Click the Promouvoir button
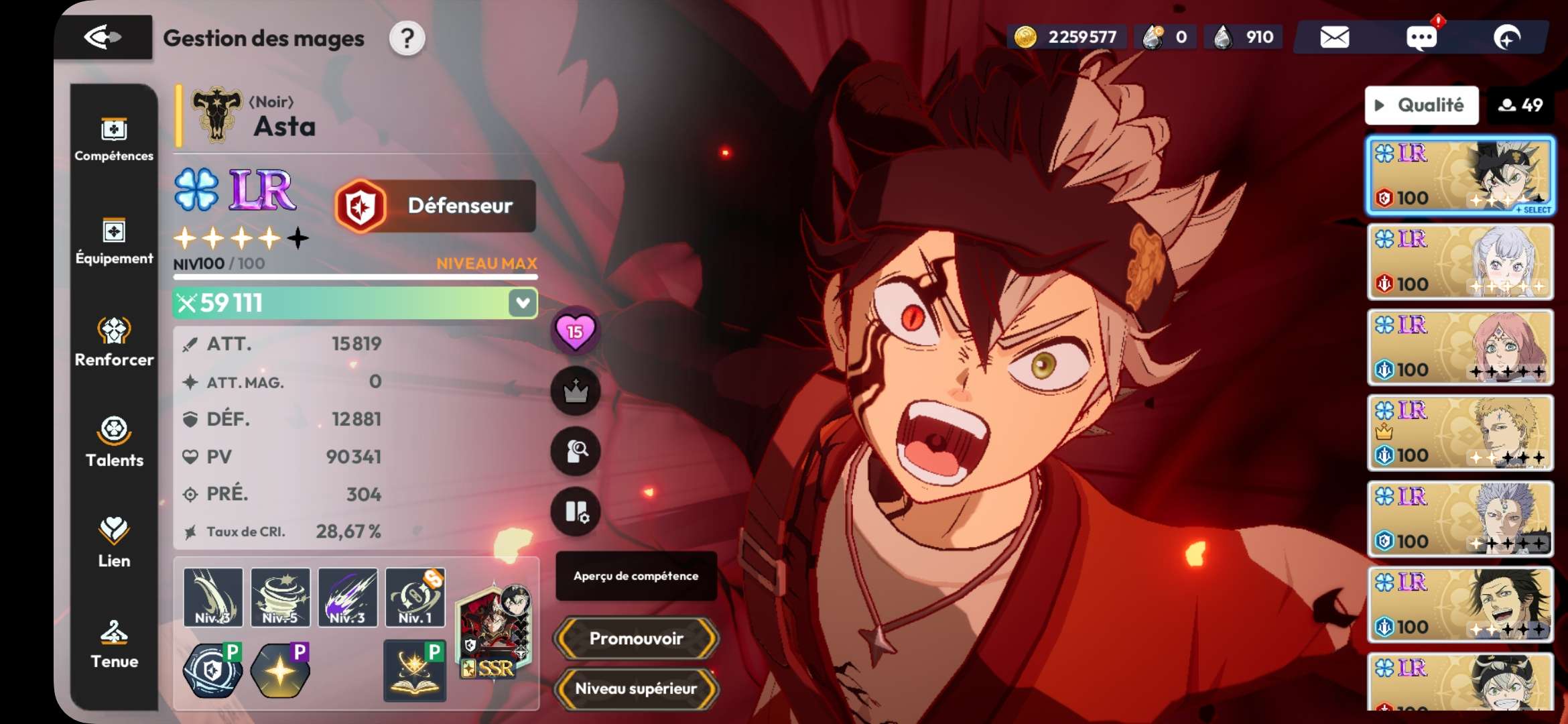This screenshot has height=724, width=1568. [x=636, y=638]
